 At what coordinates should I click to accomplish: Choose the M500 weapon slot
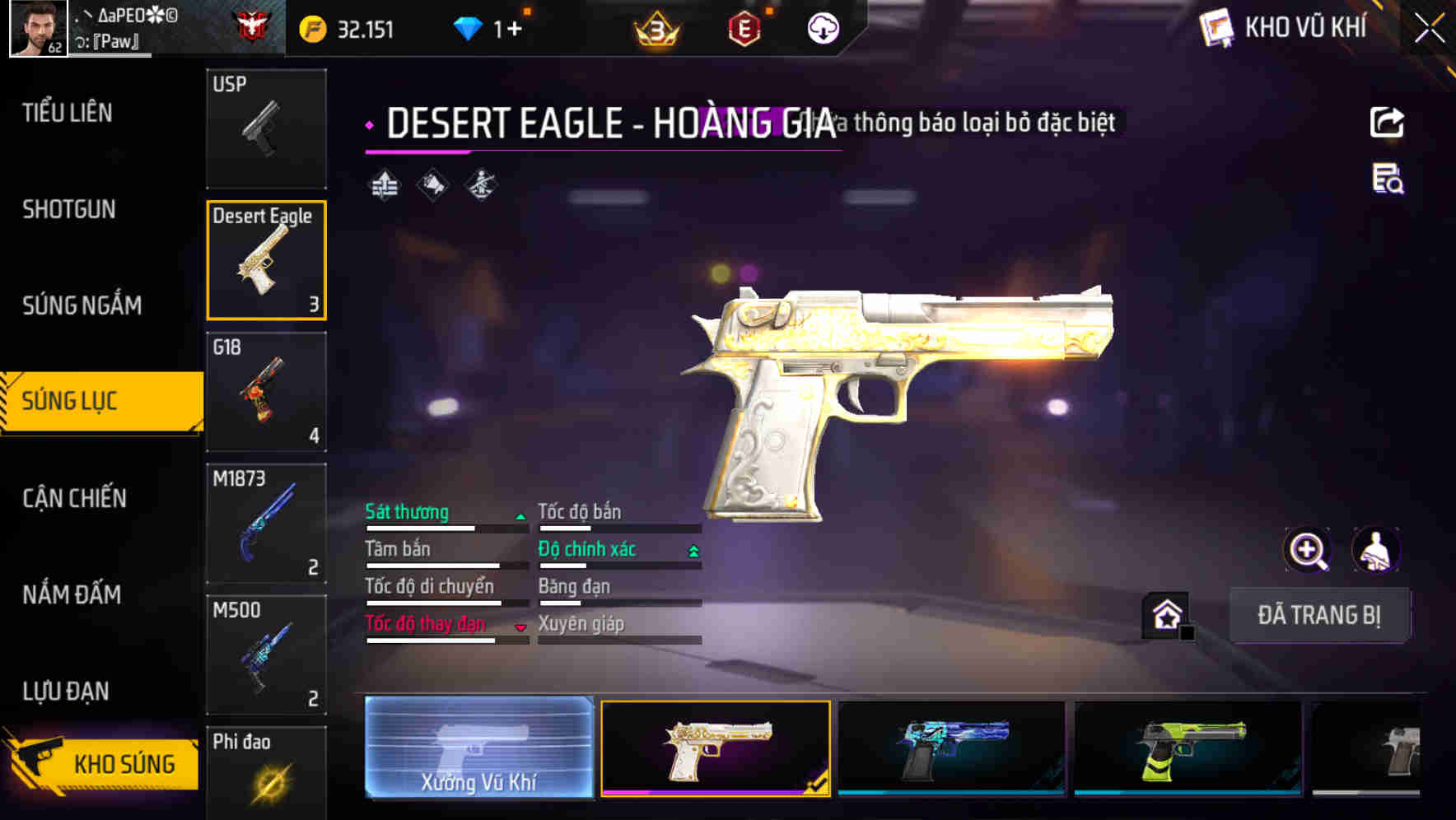coord(266,655)
